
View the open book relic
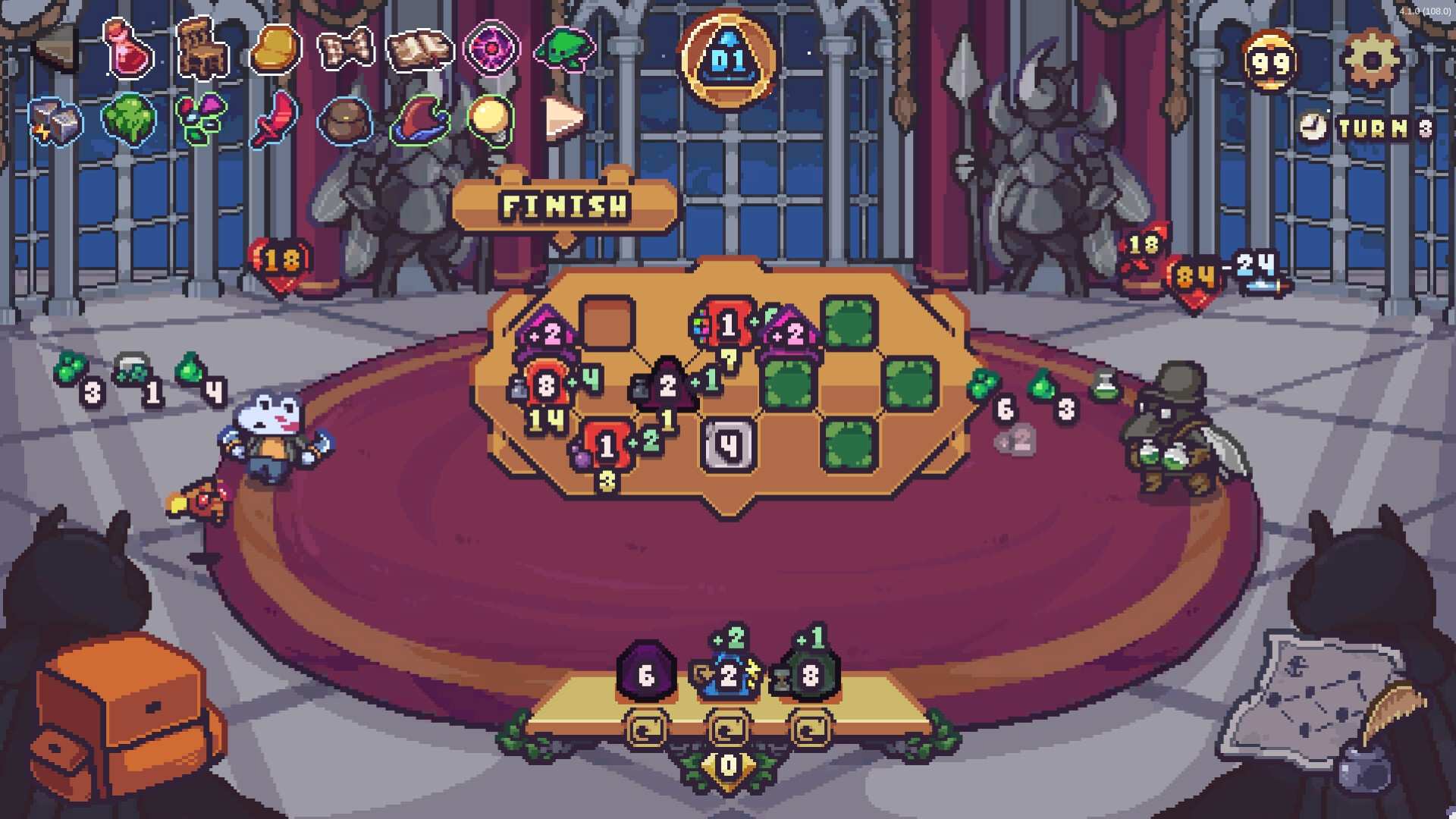tap(419, 50)
